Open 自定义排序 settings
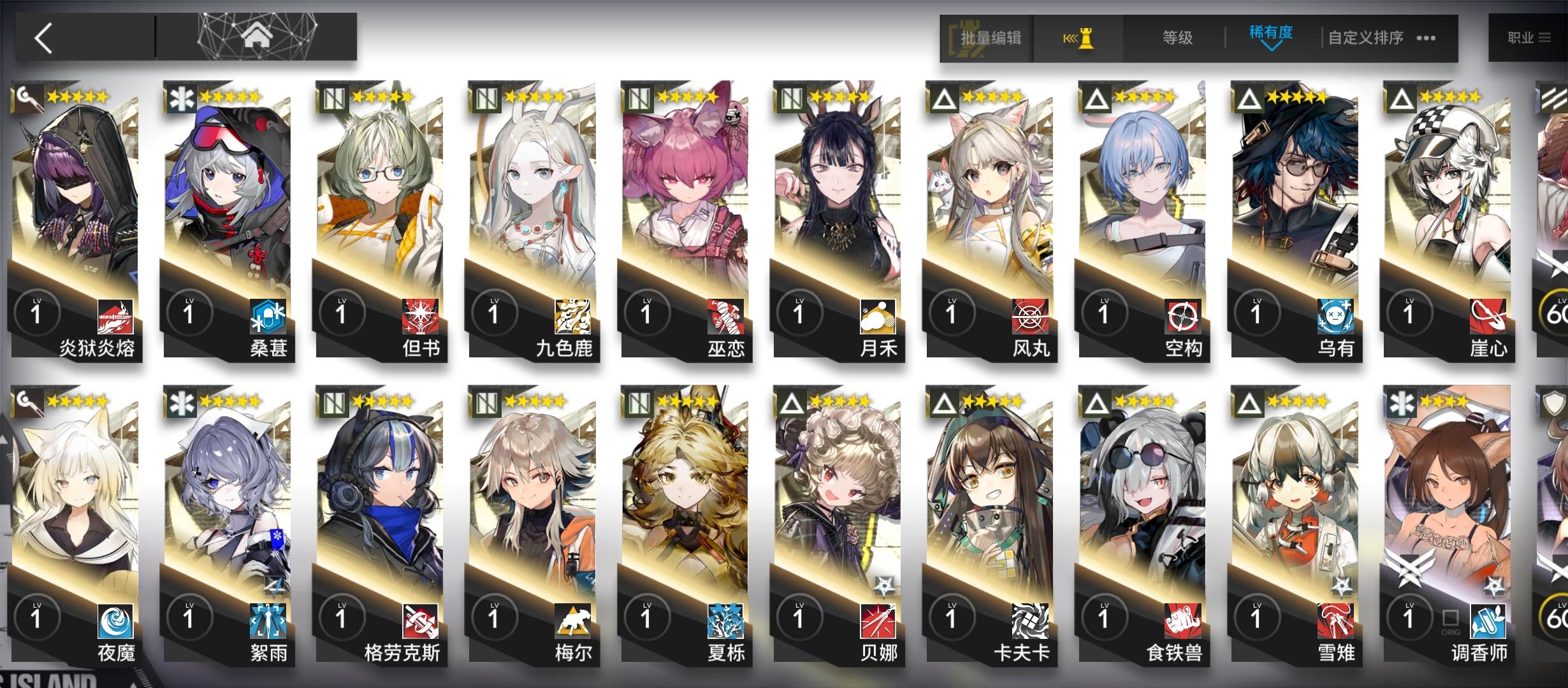The height and width of the screenshot is (688, 1568). [1364, 38]
